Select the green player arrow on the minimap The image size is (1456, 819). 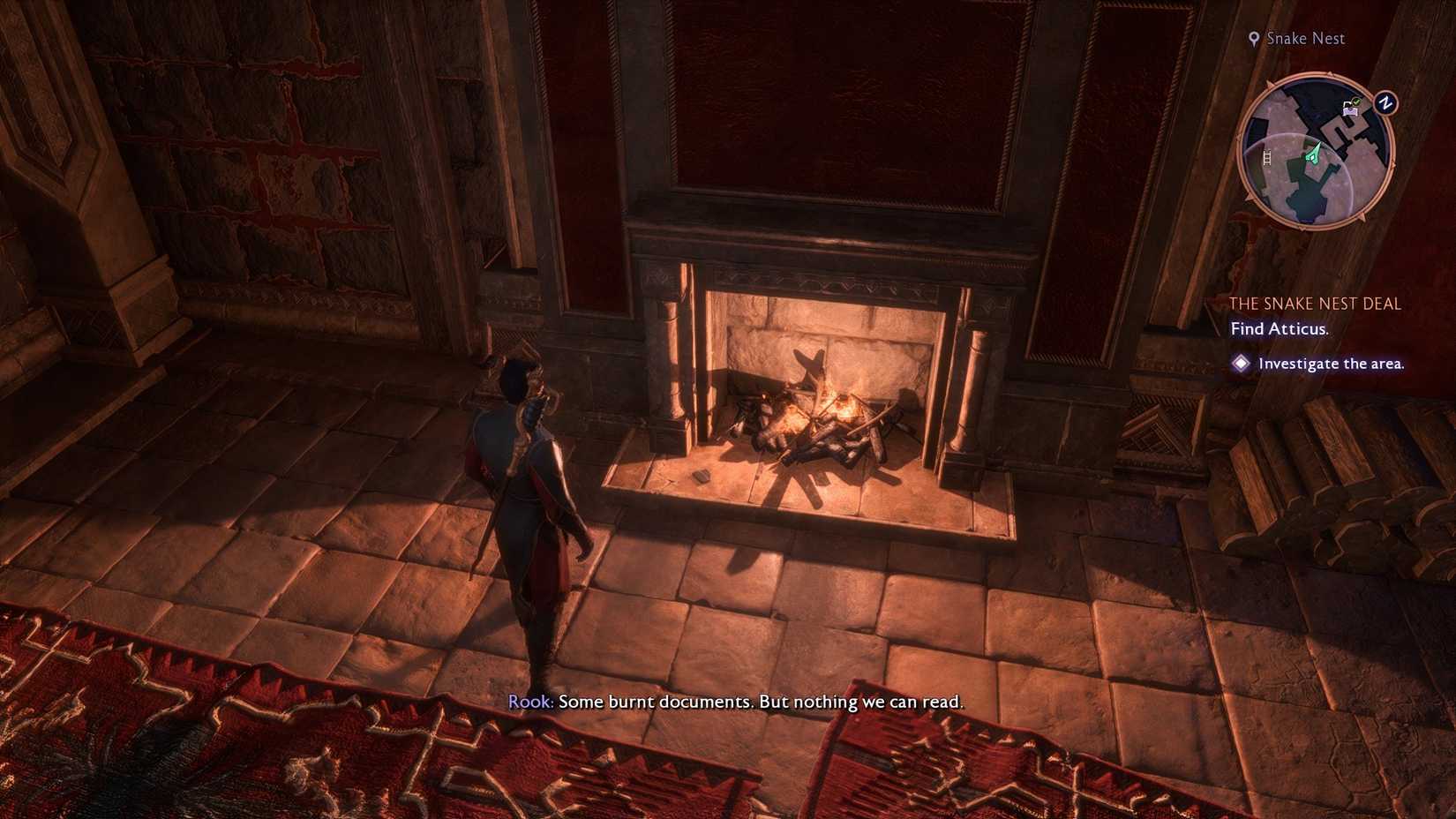[1314, 153]
